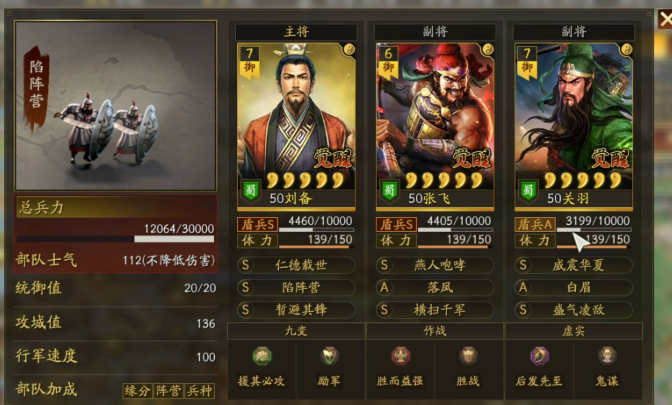The height and width of the screenshot is (405, 672).
Task: Select the 刘备 general portrait card
Action: click(x=295, y=120)
